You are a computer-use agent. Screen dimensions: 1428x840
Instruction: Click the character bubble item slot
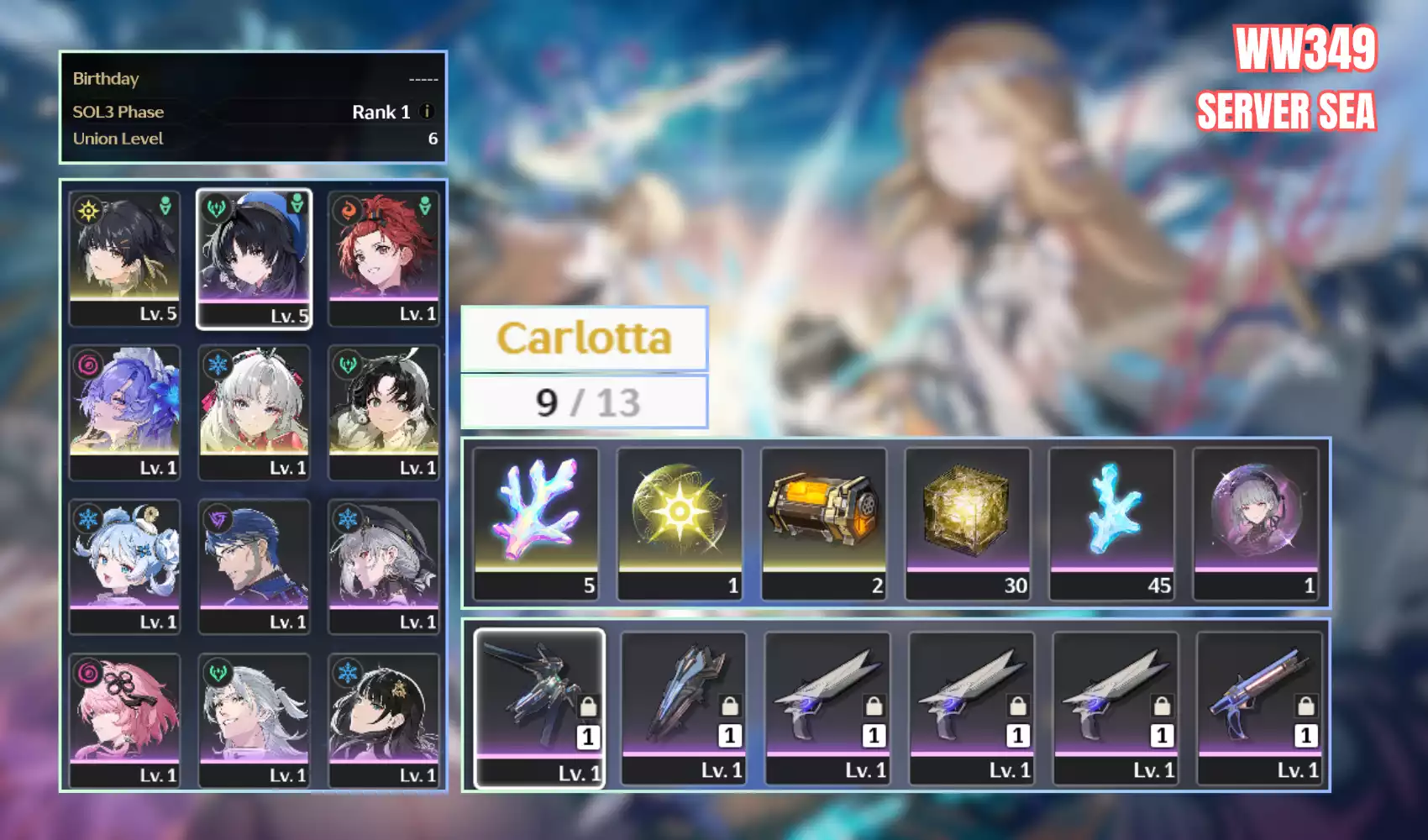1256,522
